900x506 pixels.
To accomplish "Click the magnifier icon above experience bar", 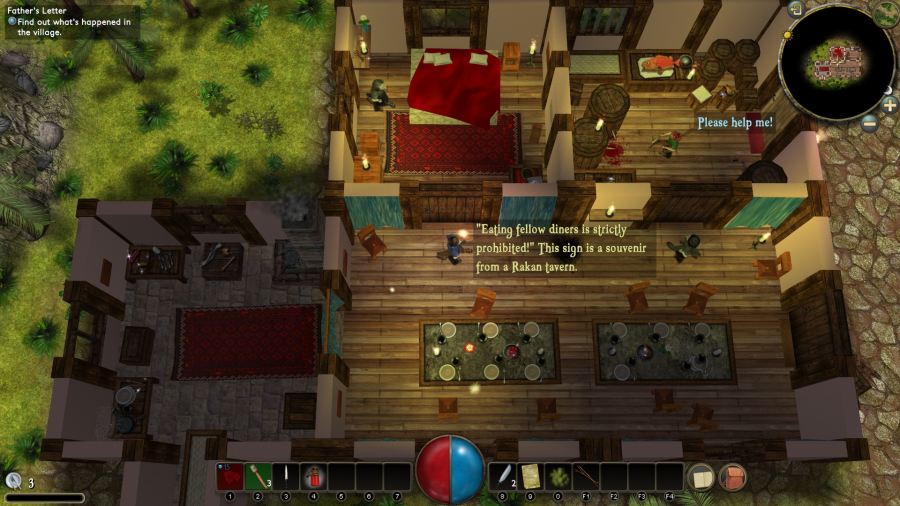I will click(12, 481).
